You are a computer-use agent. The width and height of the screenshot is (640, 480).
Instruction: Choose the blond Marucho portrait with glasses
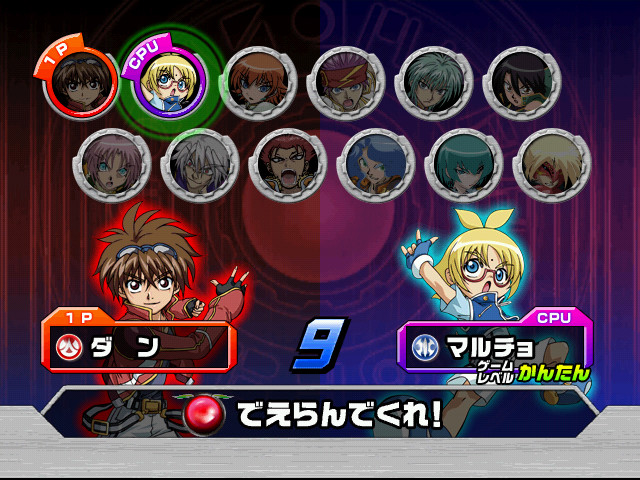(163, 79)
